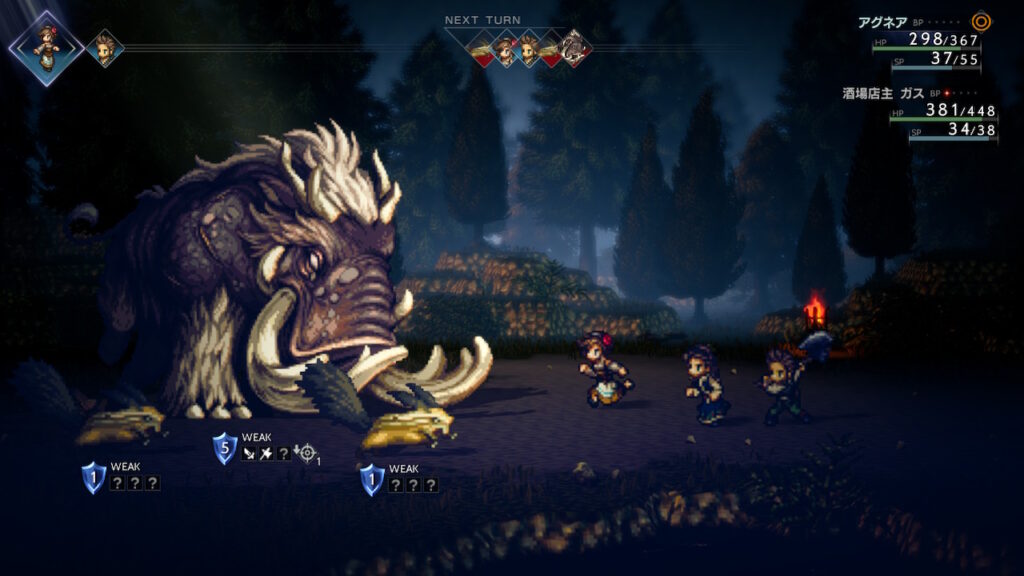This screenshot has height=576, width=1024.
Task: Select アグネア in the party status panel
Action: (880, 21)
